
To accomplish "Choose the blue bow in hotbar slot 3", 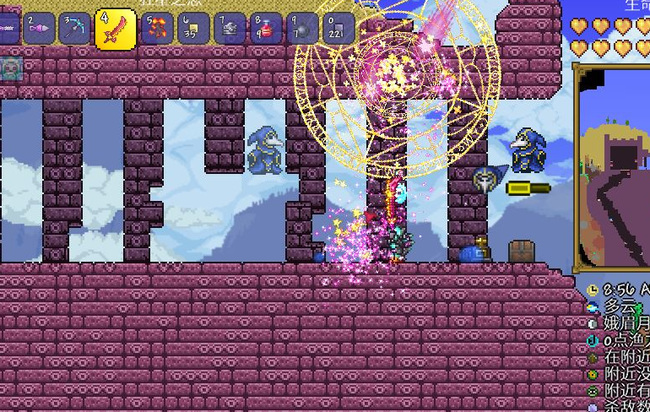I will 74,28.
